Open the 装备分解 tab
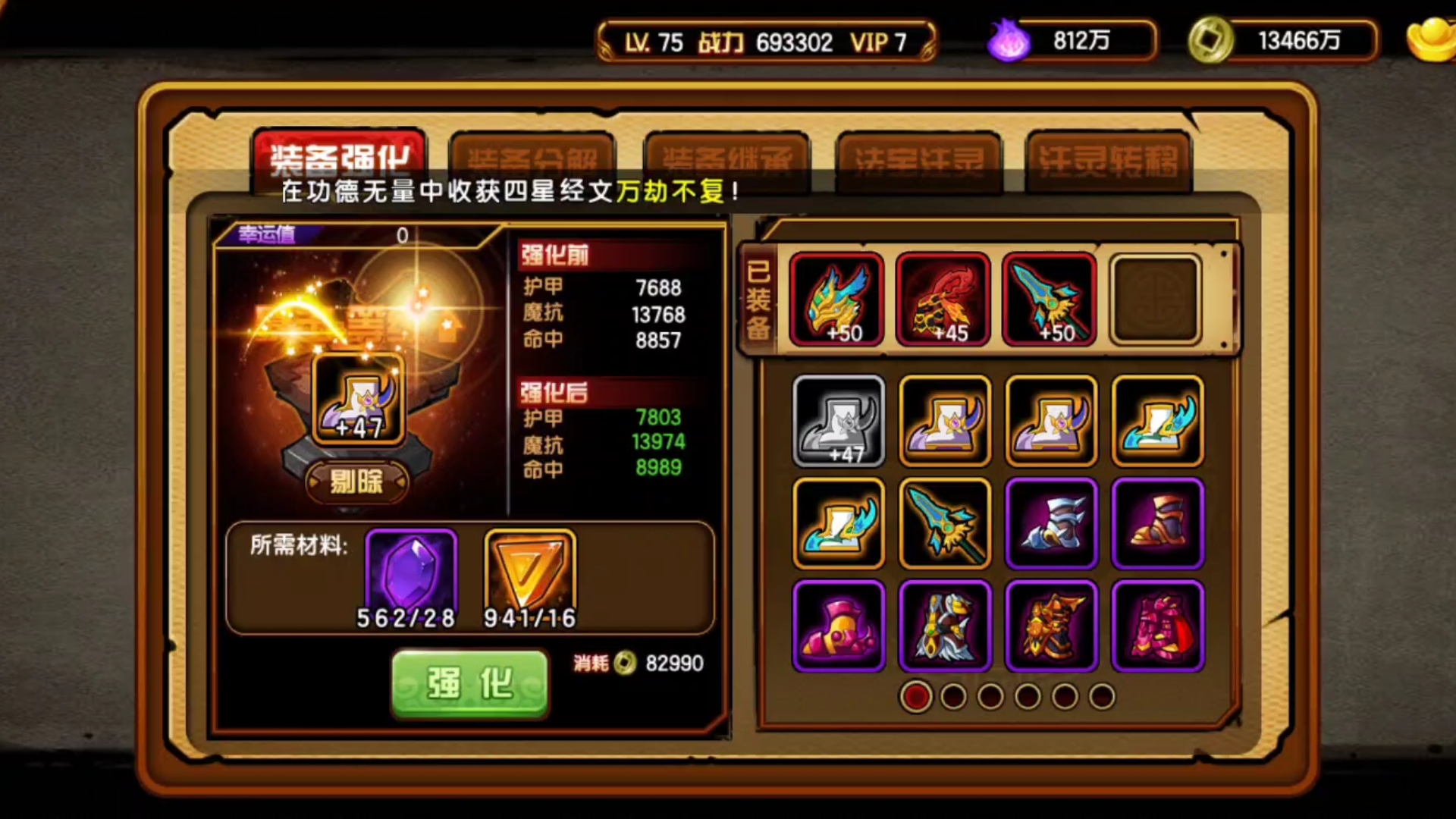Screen dimensions: 1456x819 pyautogui.click(x=532, y=159)
